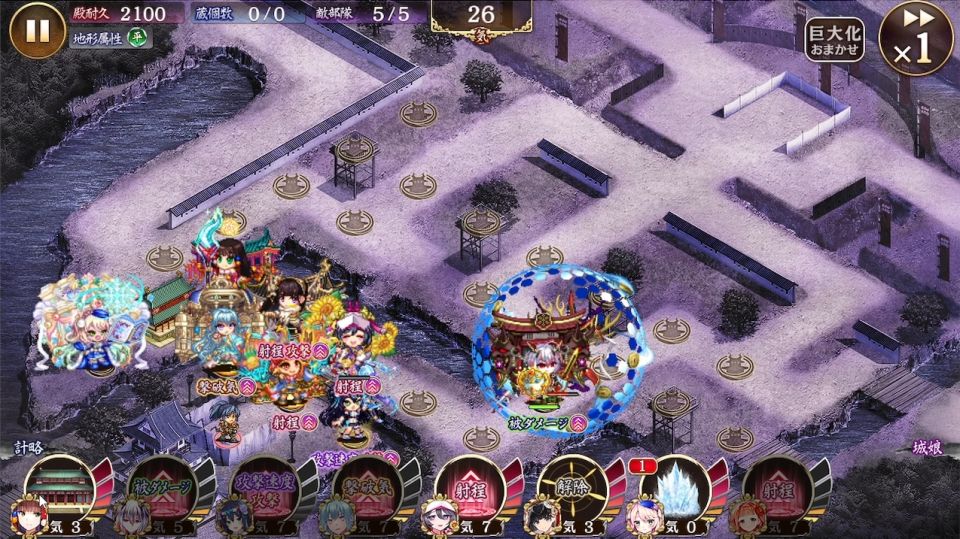The width and height of the screenshot is (960, 539).
Task: Open the 城娘 castle girl panel
Action: [x=928, y=449]
